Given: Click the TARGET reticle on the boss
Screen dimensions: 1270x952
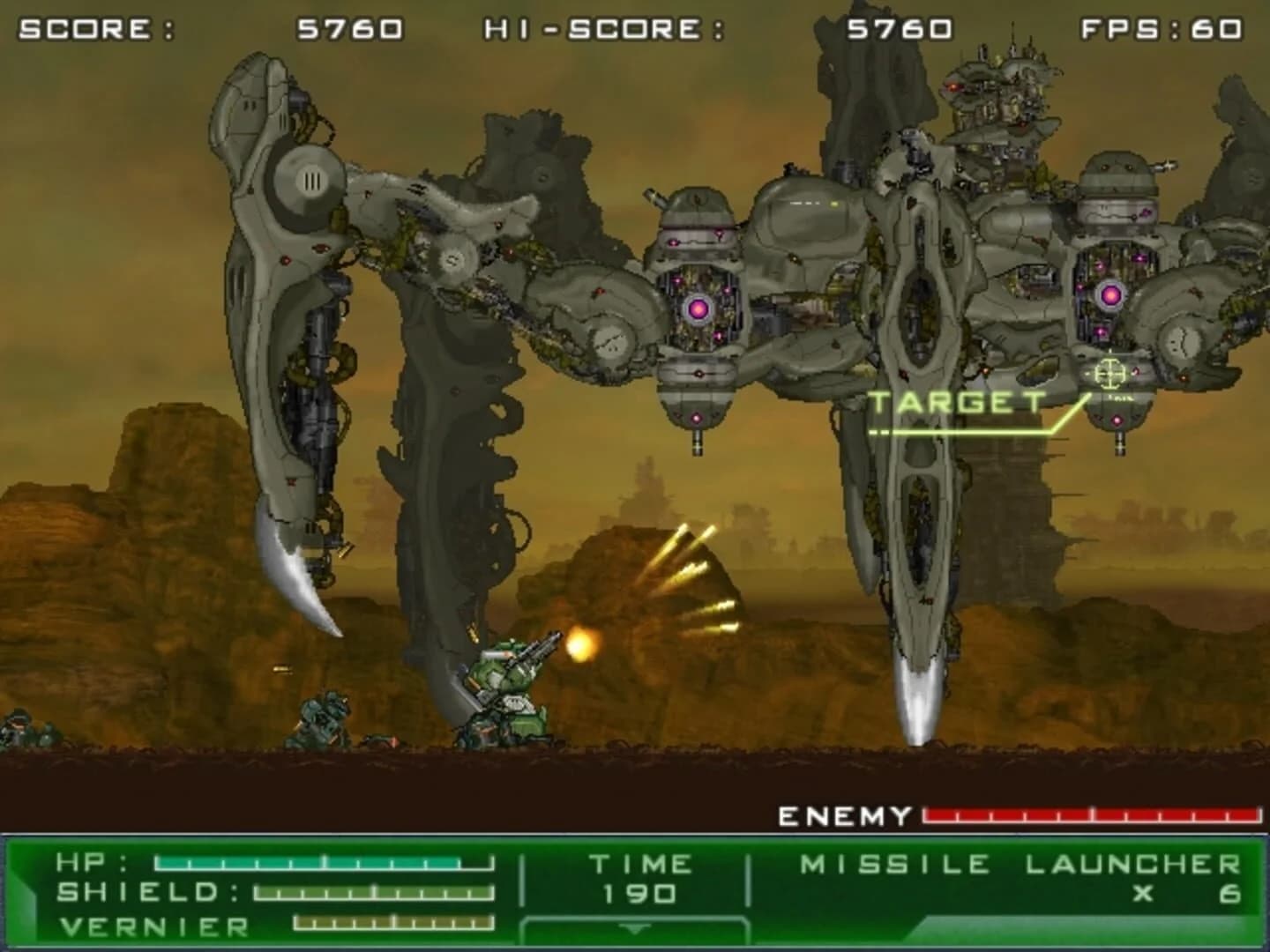Looking at the screenshot, I should tap(1109, 374).
